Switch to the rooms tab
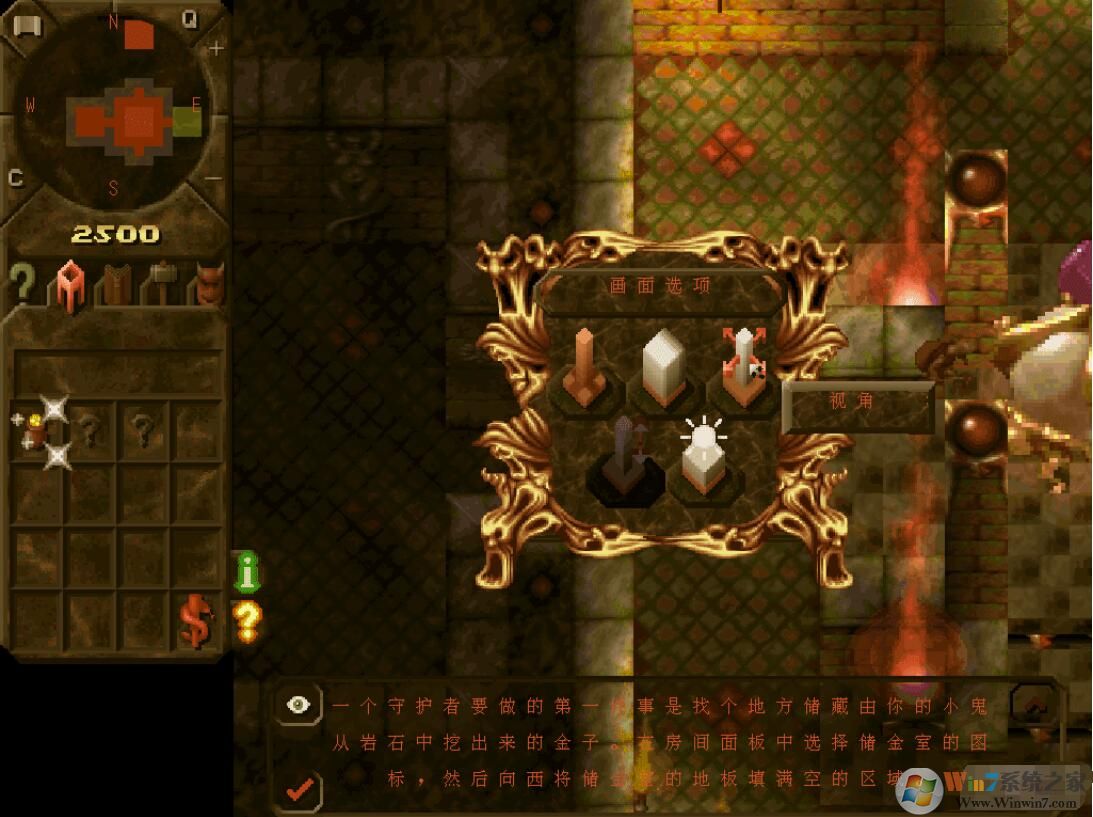The width and height of the screenshot is (1093, 817). [x=69, y=285]
